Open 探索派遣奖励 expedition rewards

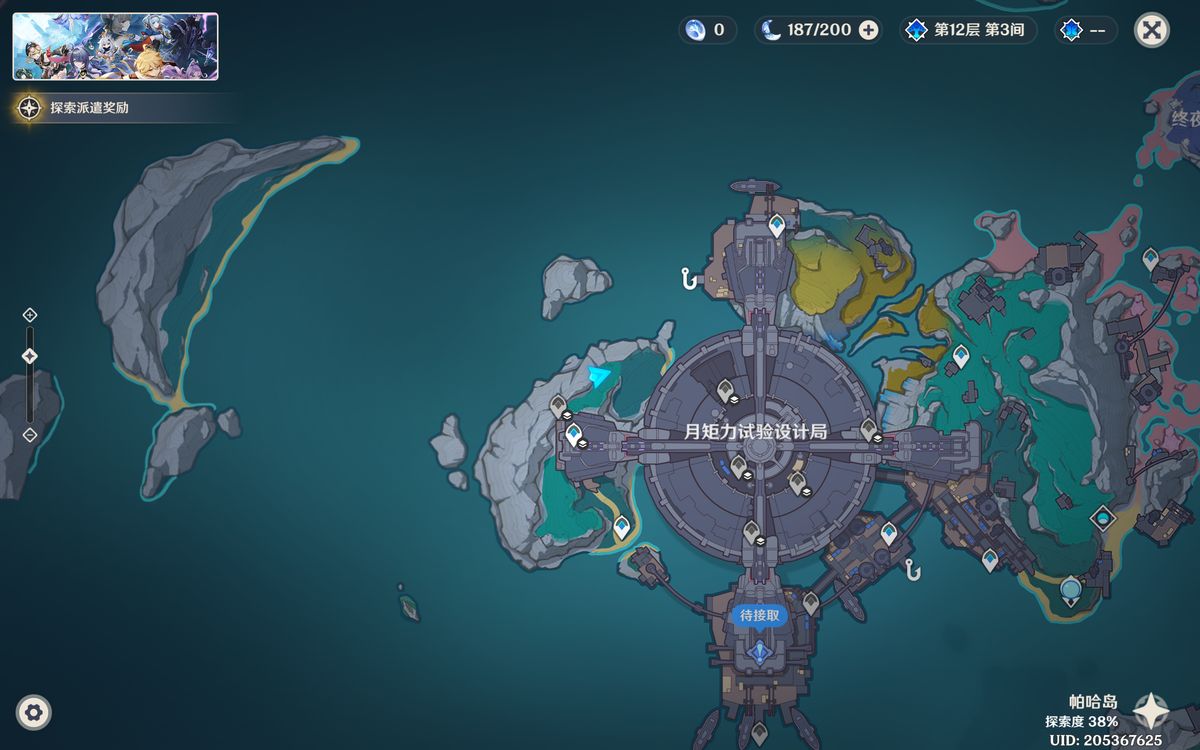pos(90,108)
